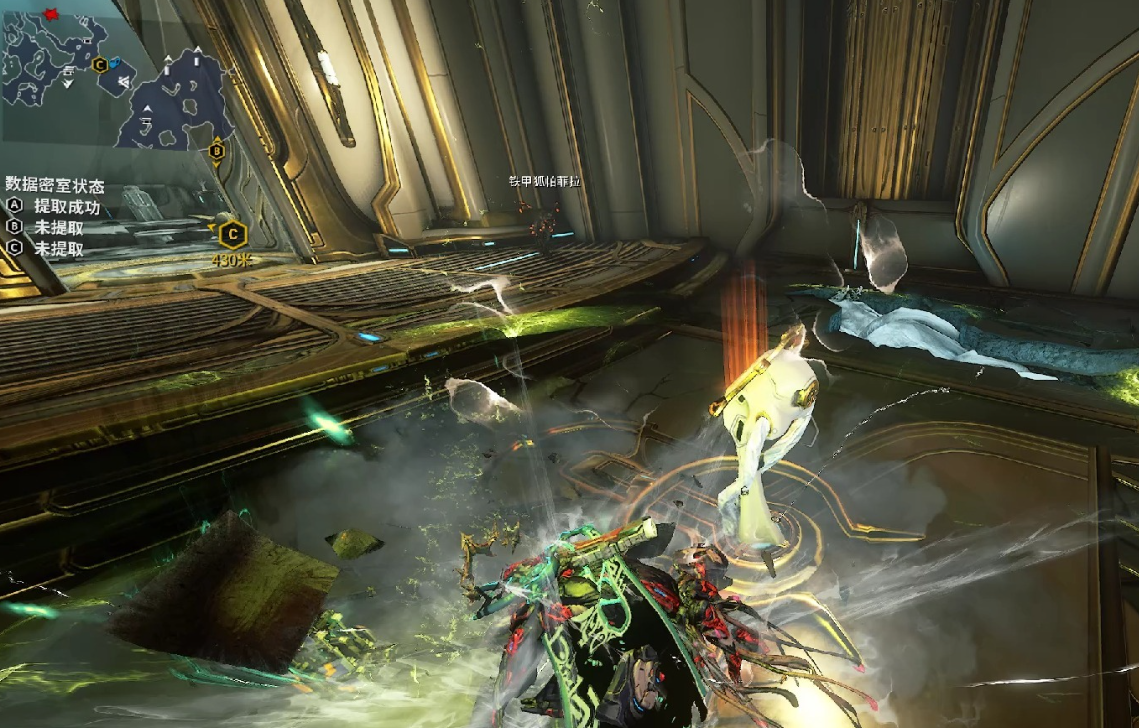This screenshot has height=728, width=1139.
Task: Click the C waypoint showing 430米
Action: (232, 235)
